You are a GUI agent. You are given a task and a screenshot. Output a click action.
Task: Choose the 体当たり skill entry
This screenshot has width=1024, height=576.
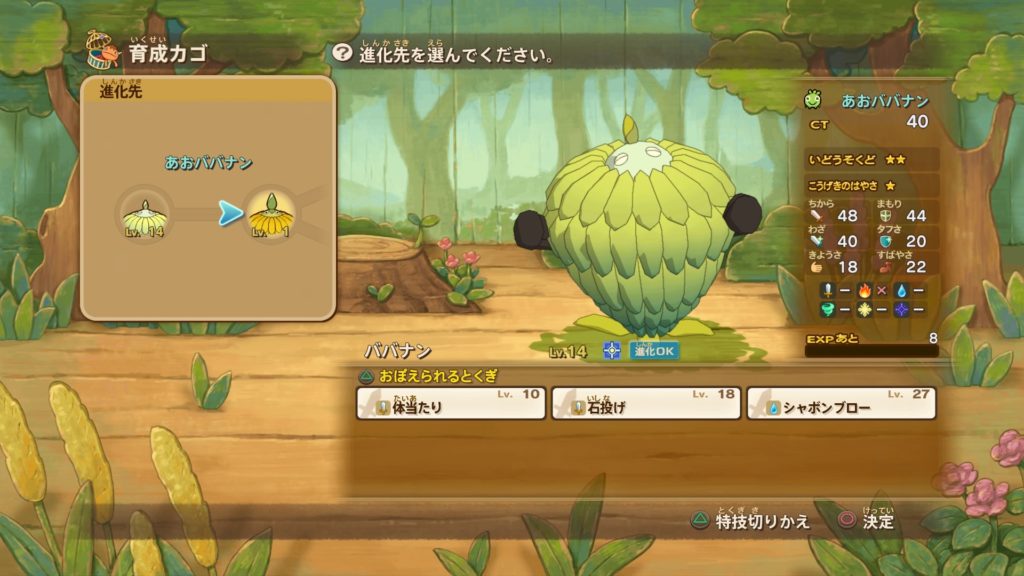pyautogui.click(x=451, y=403)
